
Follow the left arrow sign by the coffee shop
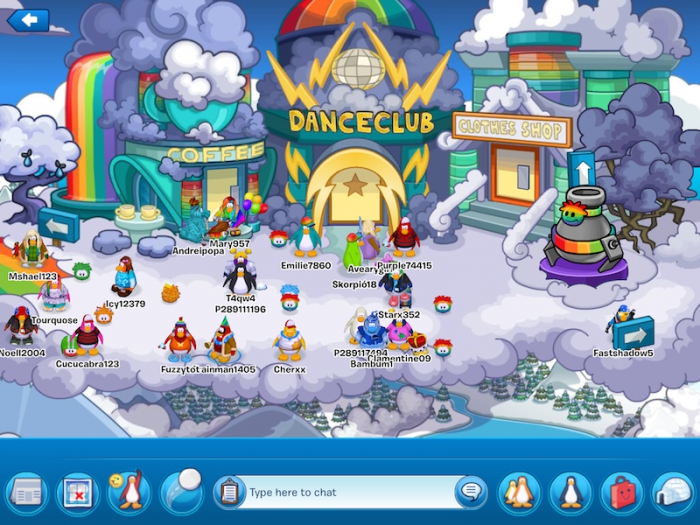pos(59,226)
